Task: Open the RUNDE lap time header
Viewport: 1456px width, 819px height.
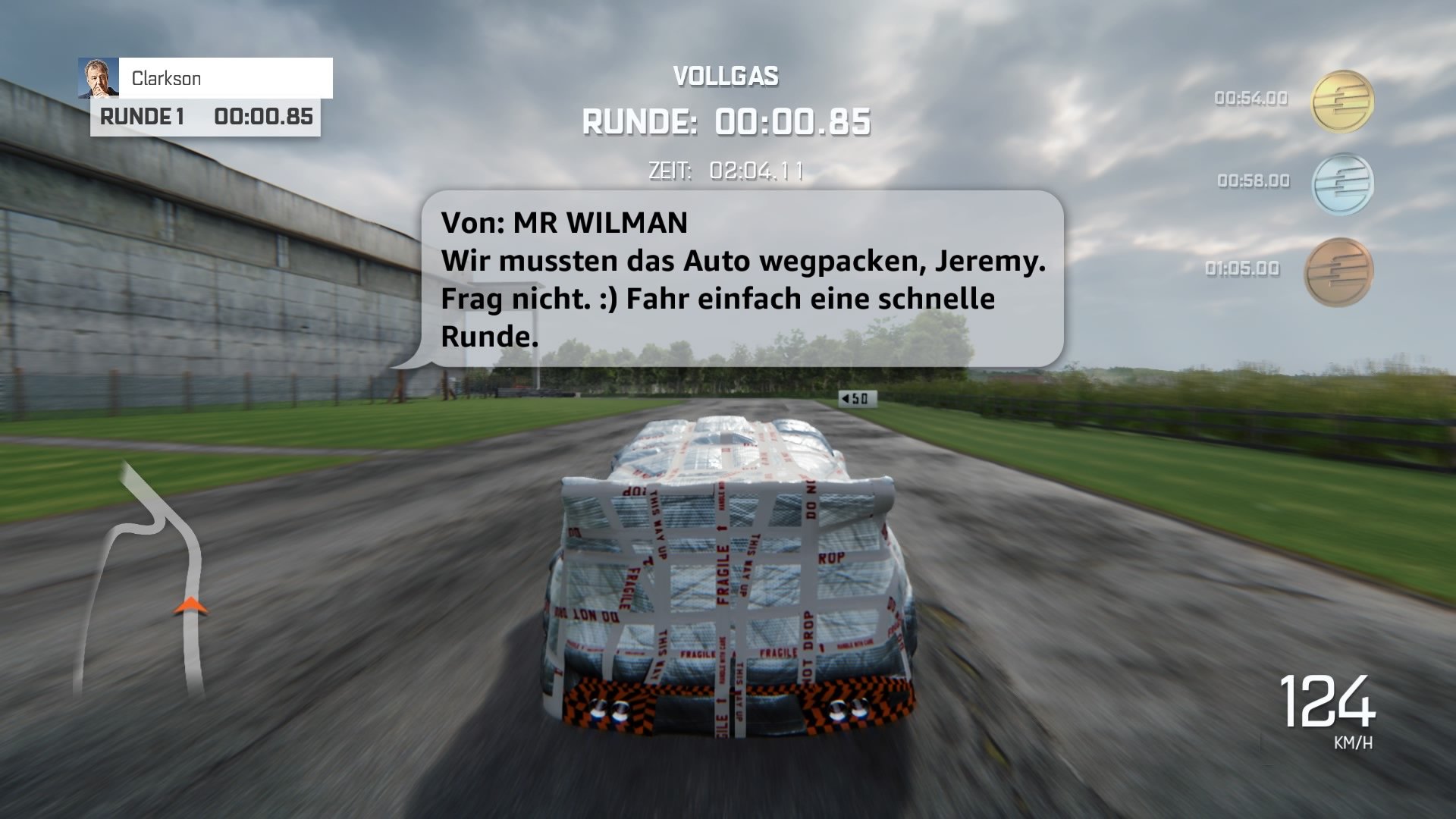Action: [x=726, y=120]
